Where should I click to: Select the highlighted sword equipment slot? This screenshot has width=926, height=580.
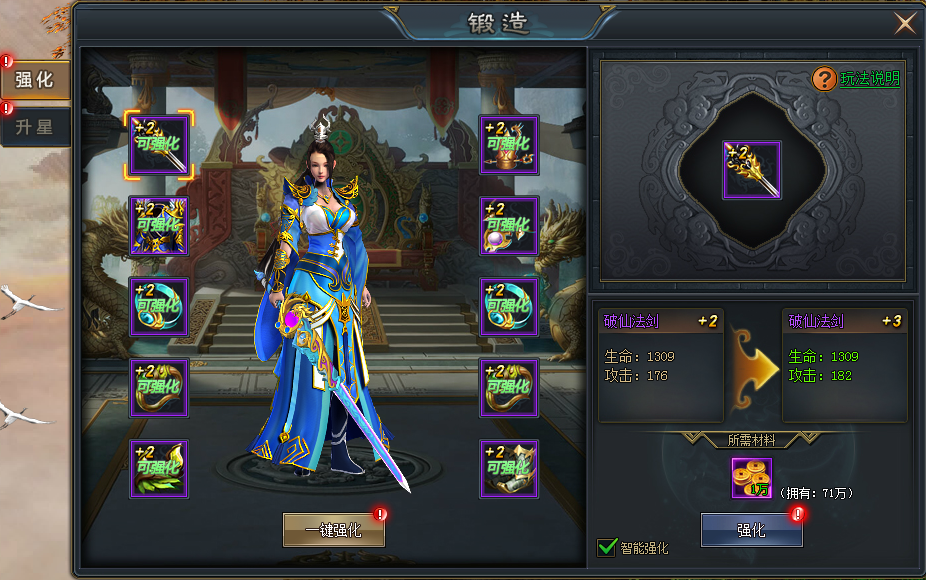coord(159,145)
